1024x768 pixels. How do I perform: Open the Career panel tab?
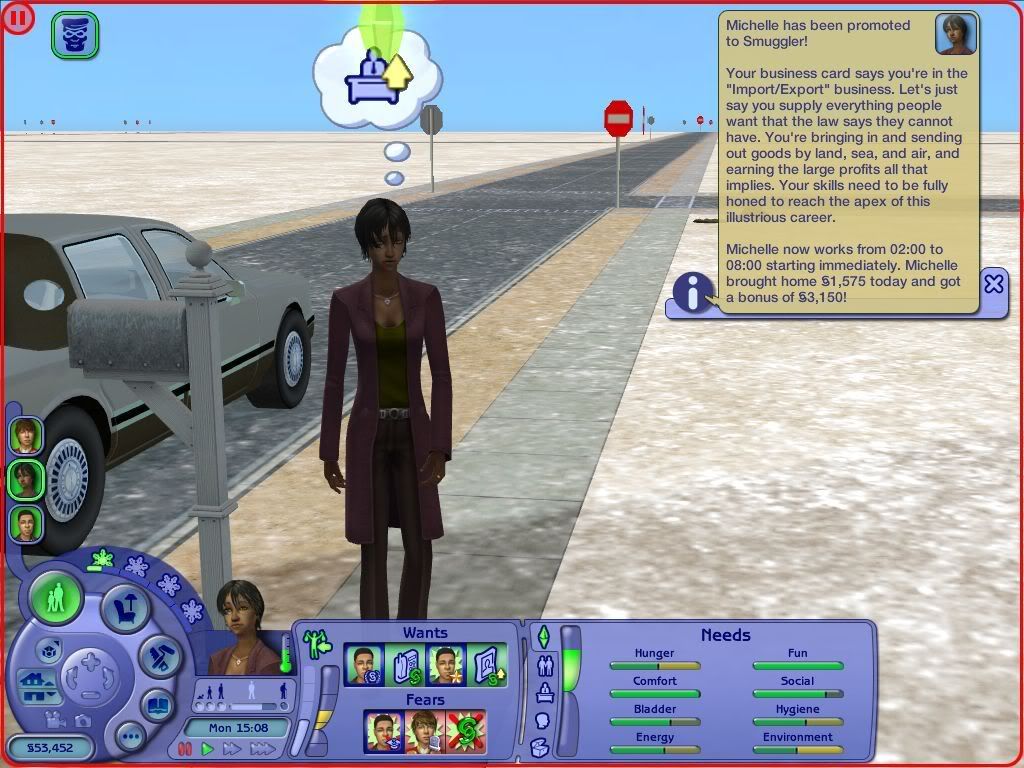[545, 692]
